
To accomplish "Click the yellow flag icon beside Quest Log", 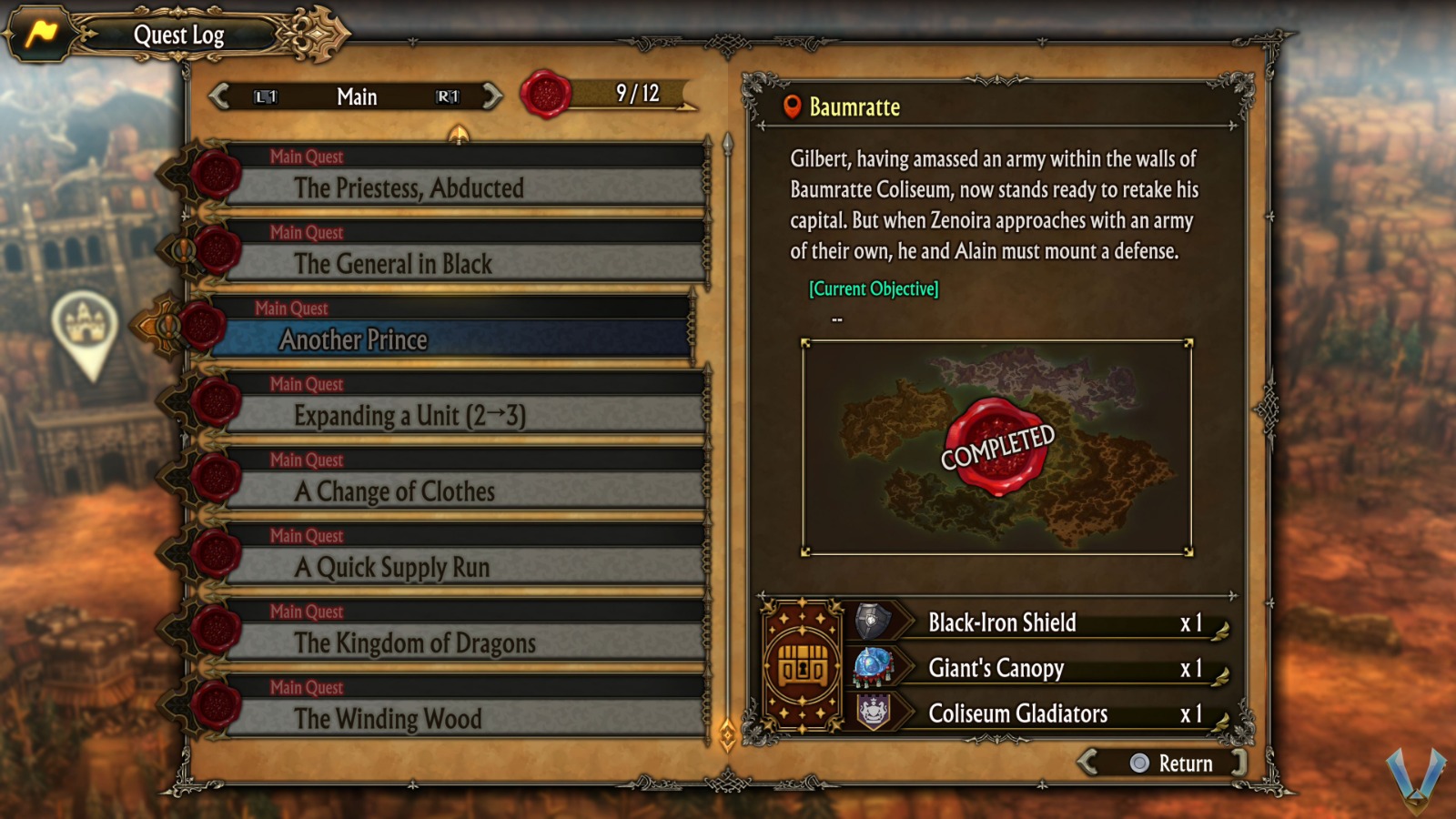I will click(x=39, y=33).
